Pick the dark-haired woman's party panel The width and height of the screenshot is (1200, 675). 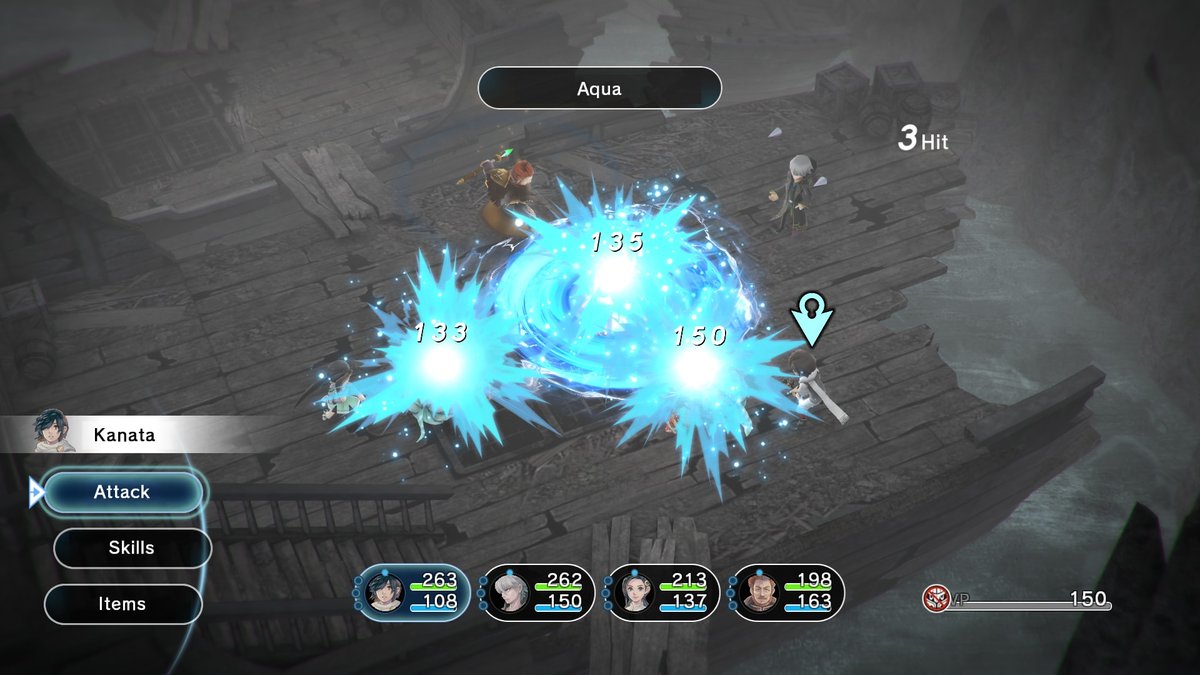point(663,592)
